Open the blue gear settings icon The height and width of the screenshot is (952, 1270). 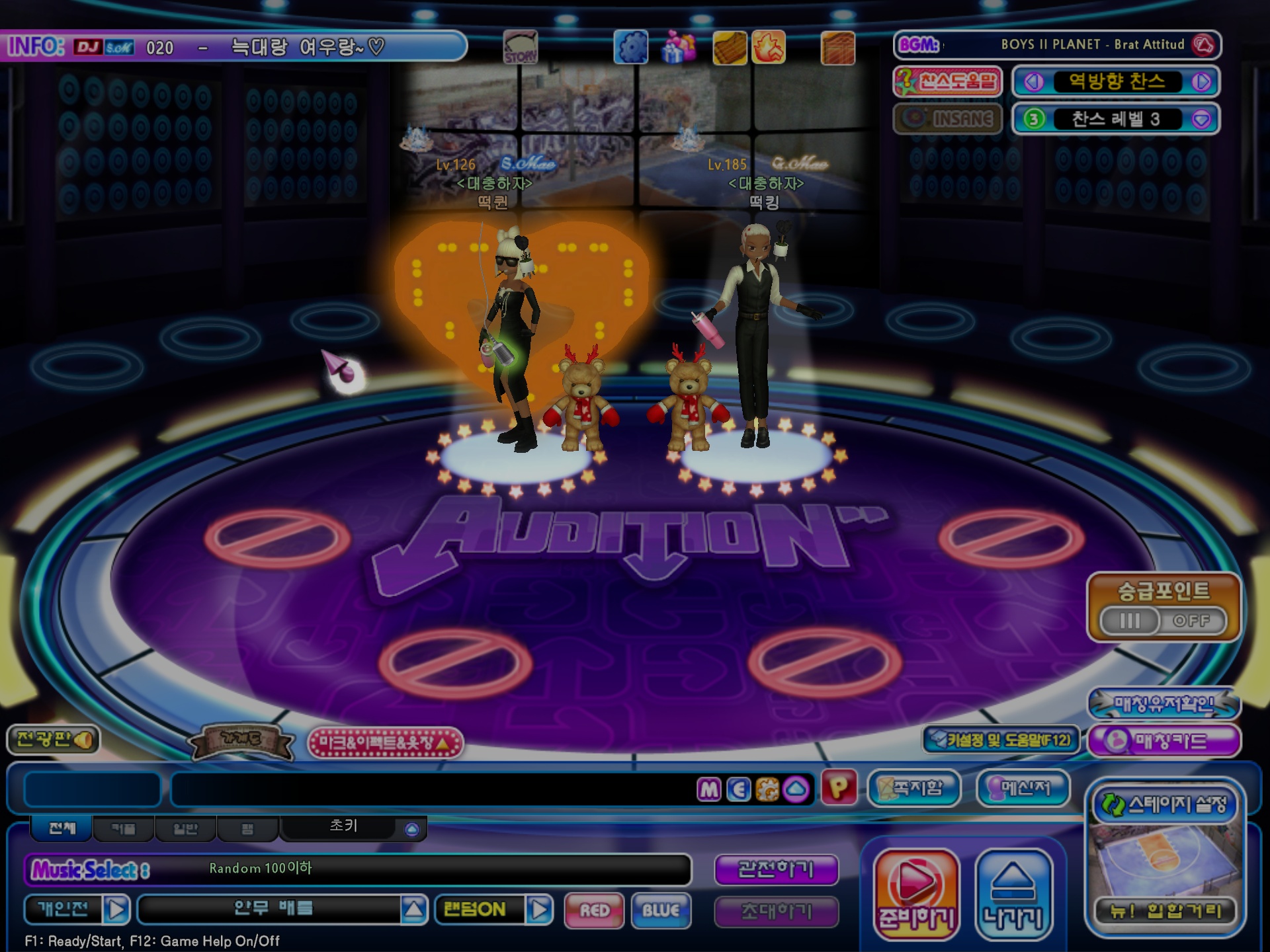tap(631, 48)
